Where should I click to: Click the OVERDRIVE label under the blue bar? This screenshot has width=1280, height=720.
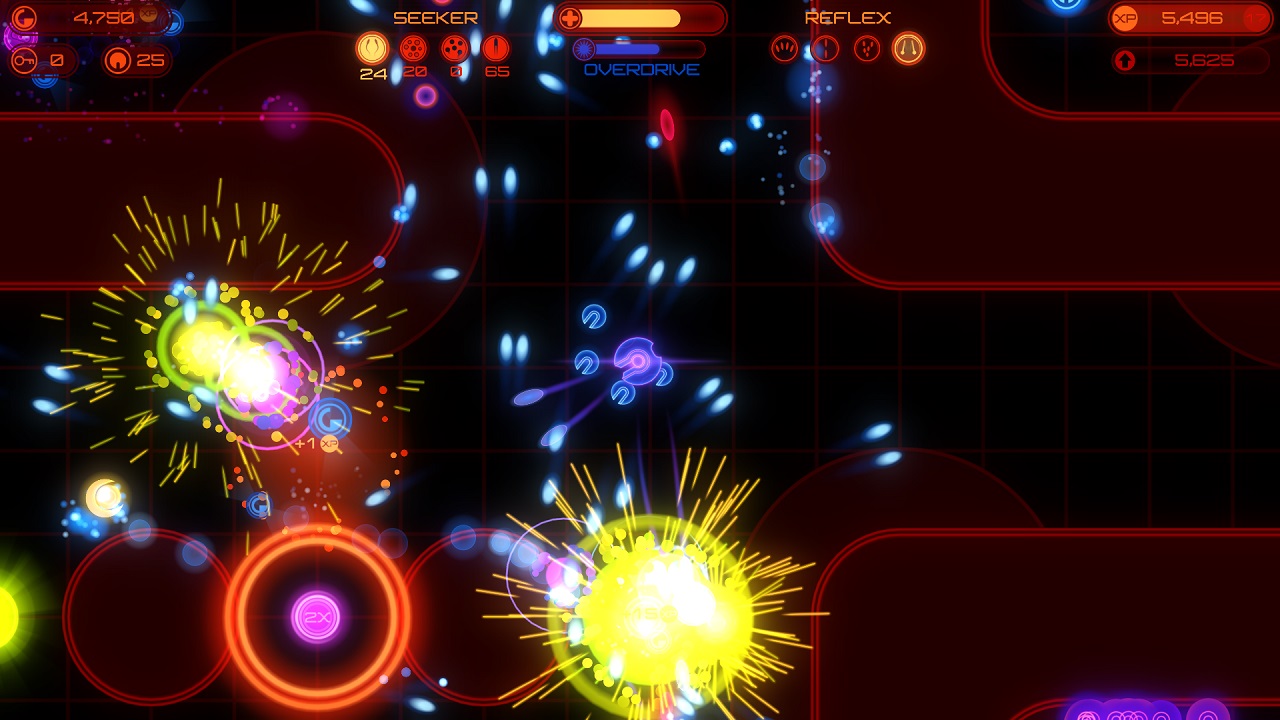pyautogui.click(x=642, y=69)
